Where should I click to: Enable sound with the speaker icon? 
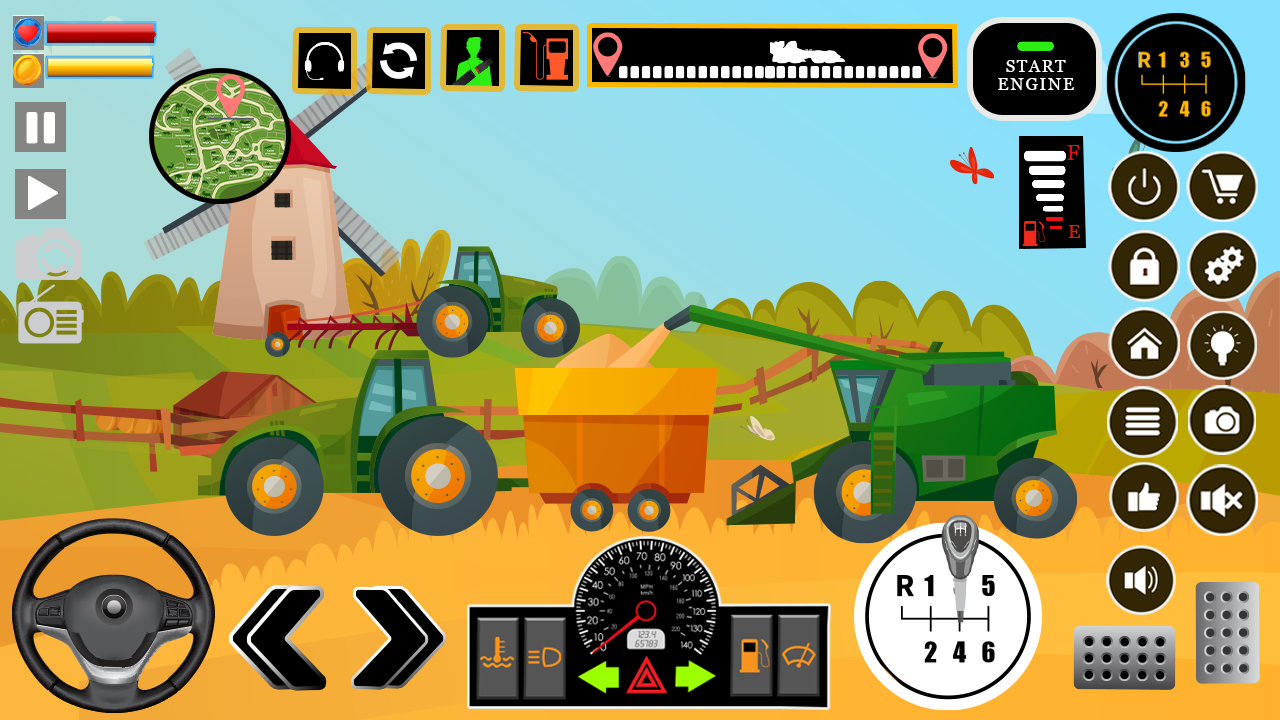click(x=1143, y=580)
